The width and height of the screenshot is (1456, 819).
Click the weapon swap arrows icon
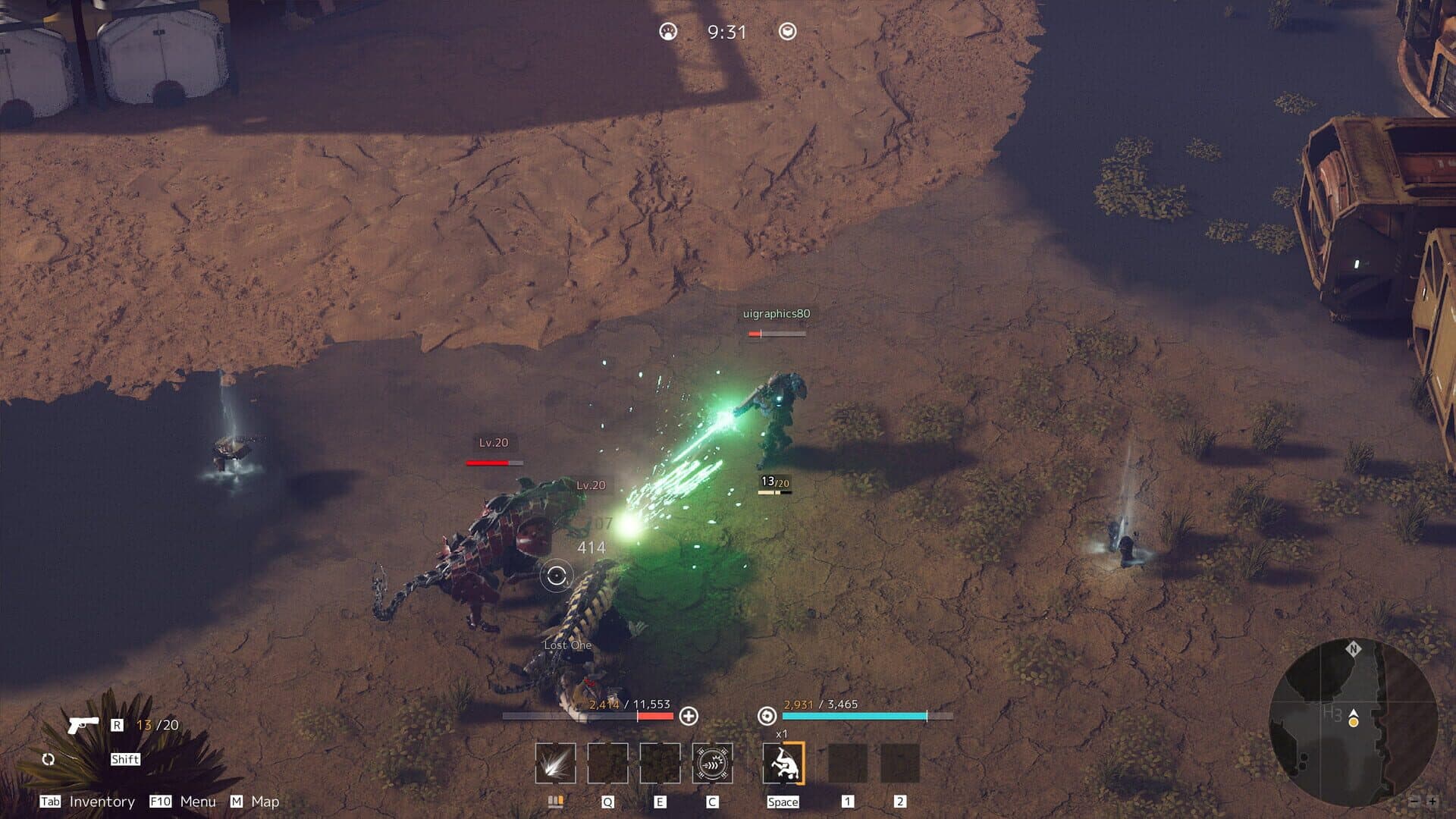pyautogui.click(x=49, y=759)
